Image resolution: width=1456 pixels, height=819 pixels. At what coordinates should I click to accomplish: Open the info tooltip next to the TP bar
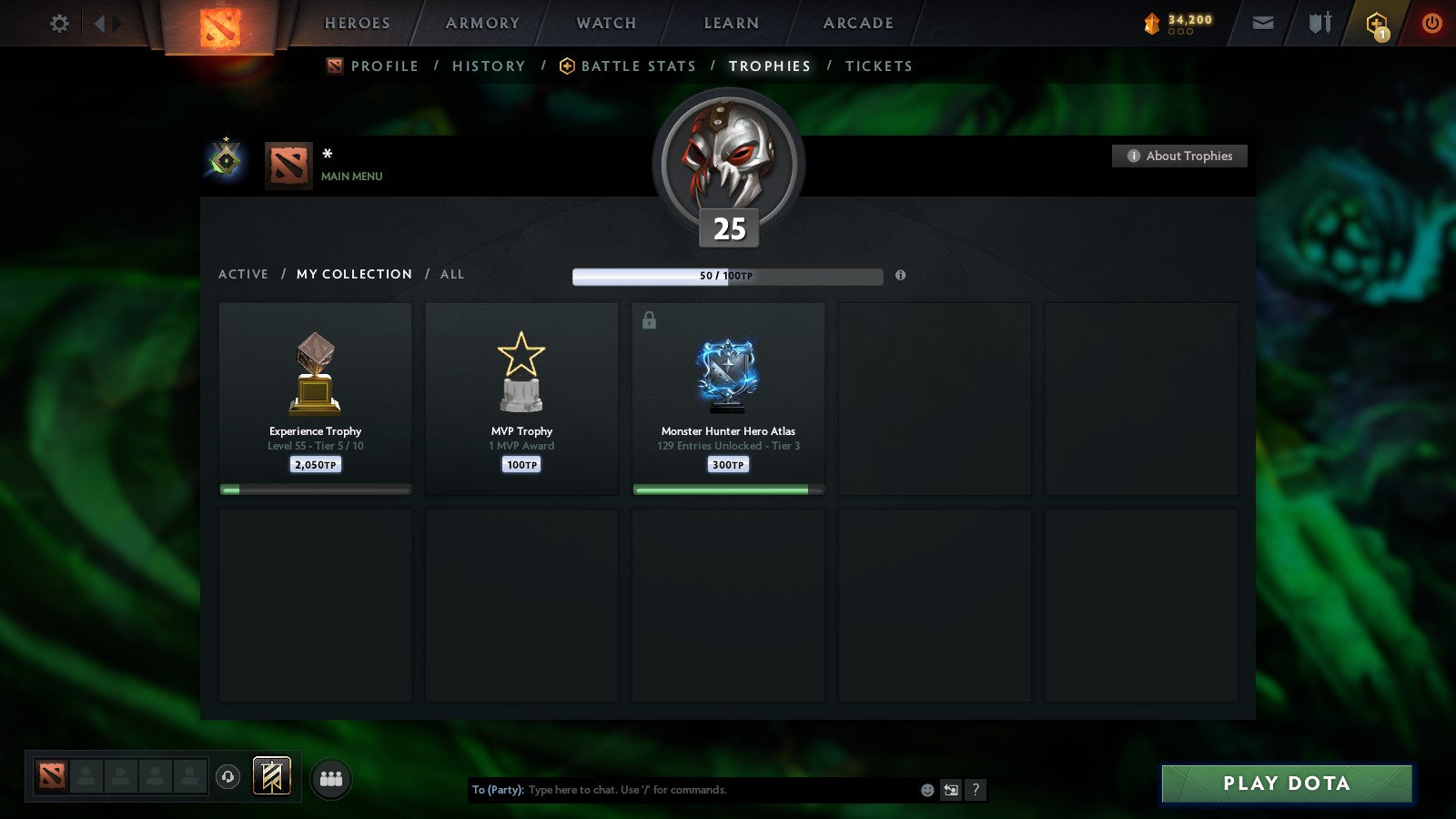(900, 277)
